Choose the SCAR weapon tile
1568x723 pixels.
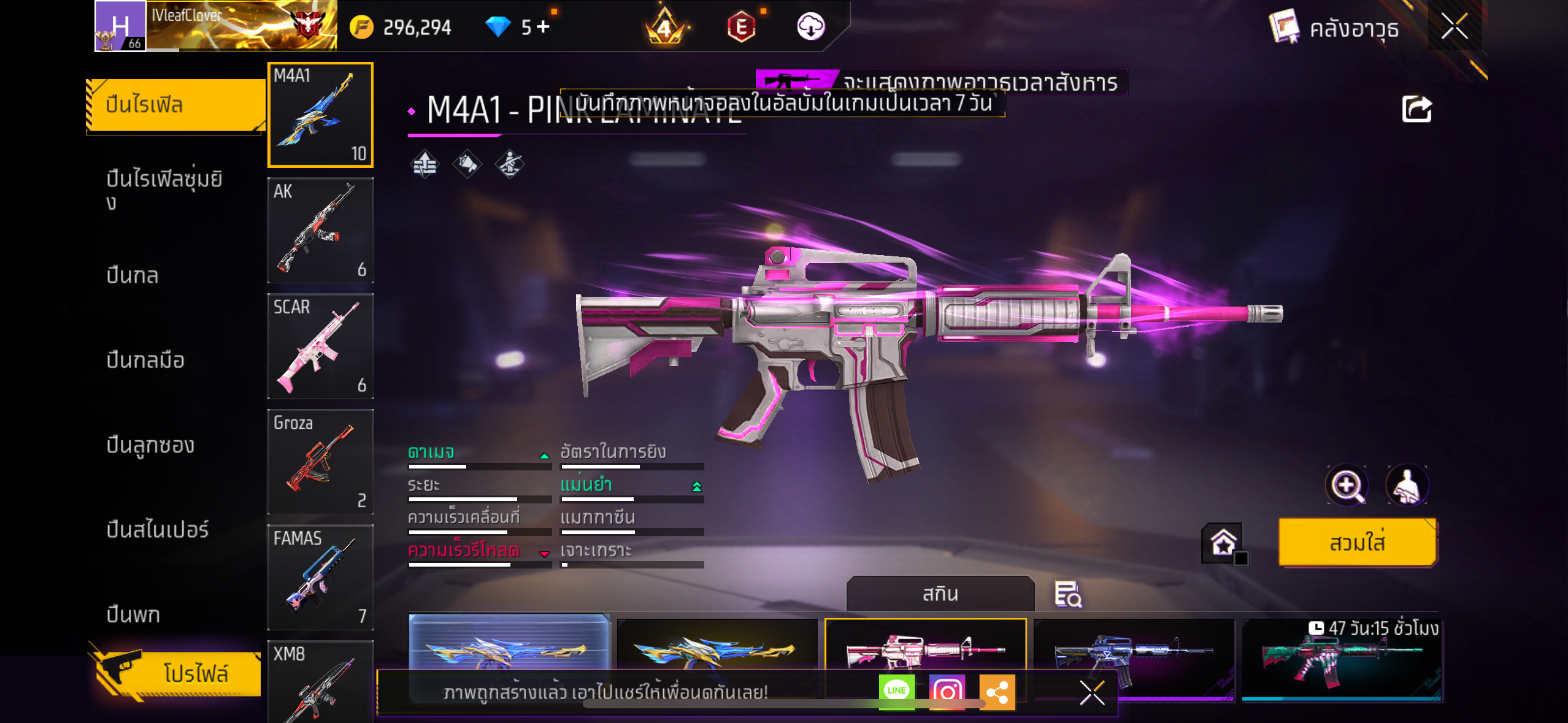[x=320, y=346]
